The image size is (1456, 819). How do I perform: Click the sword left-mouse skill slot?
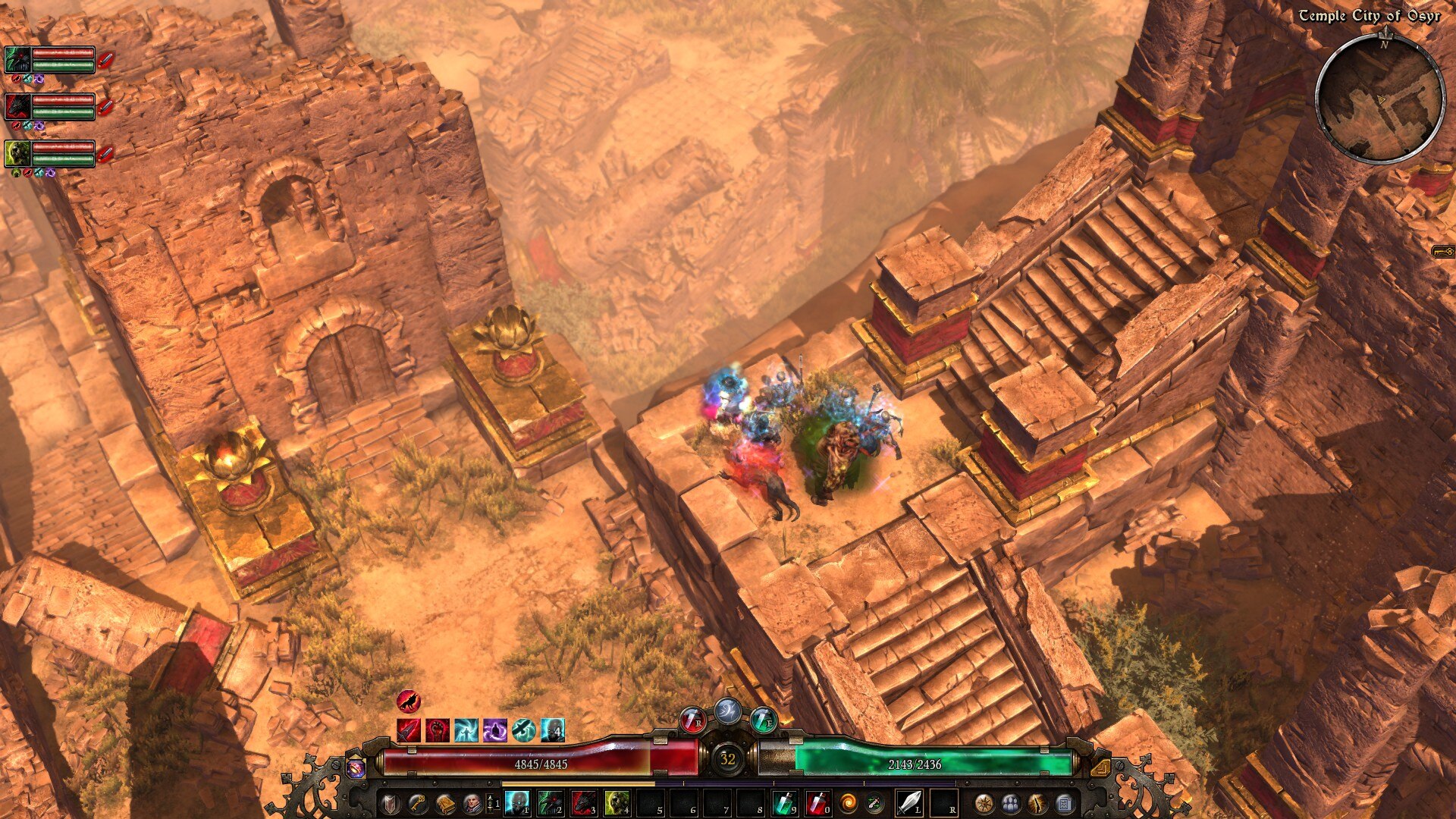tap(909, 802)
